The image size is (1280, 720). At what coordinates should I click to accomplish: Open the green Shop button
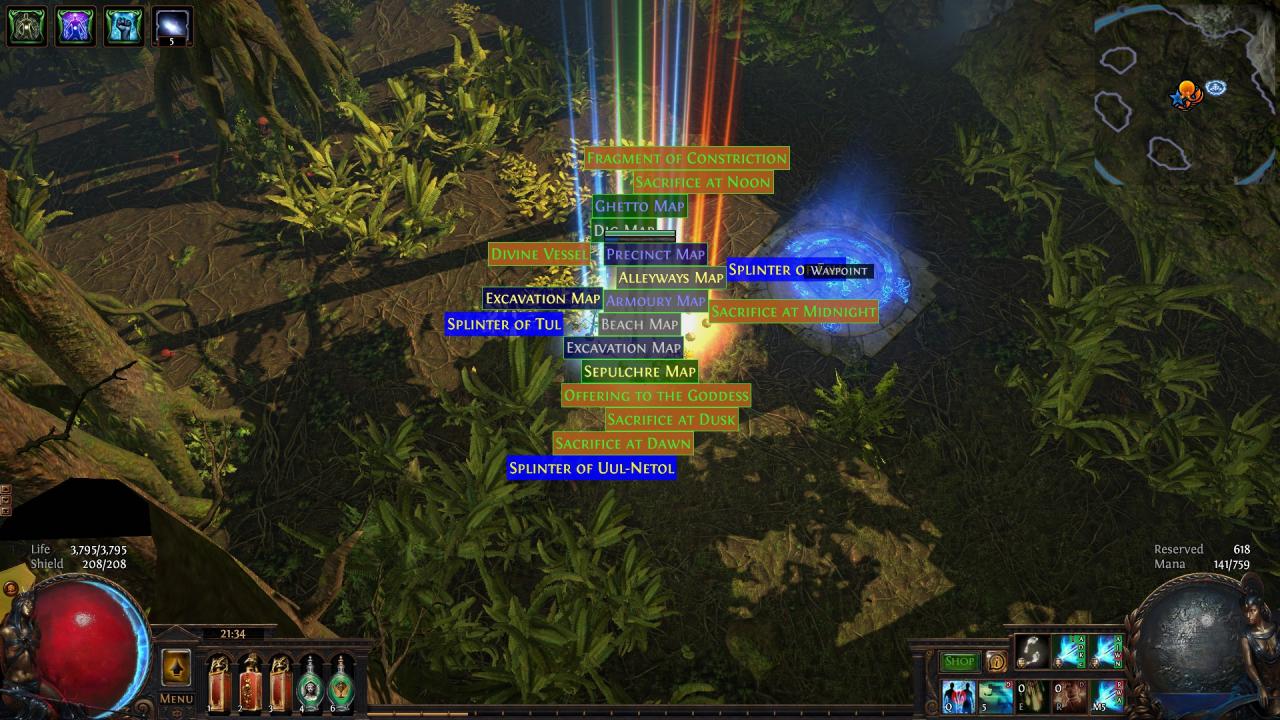[x=959, y=661]
